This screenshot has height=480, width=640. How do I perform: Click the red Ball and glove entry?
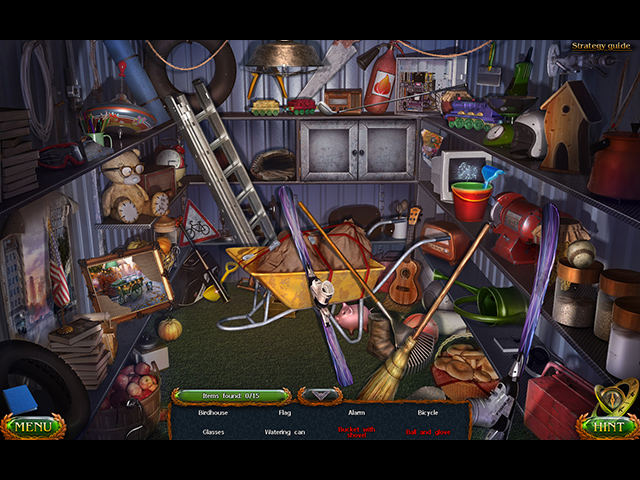(x=427, y=432)
